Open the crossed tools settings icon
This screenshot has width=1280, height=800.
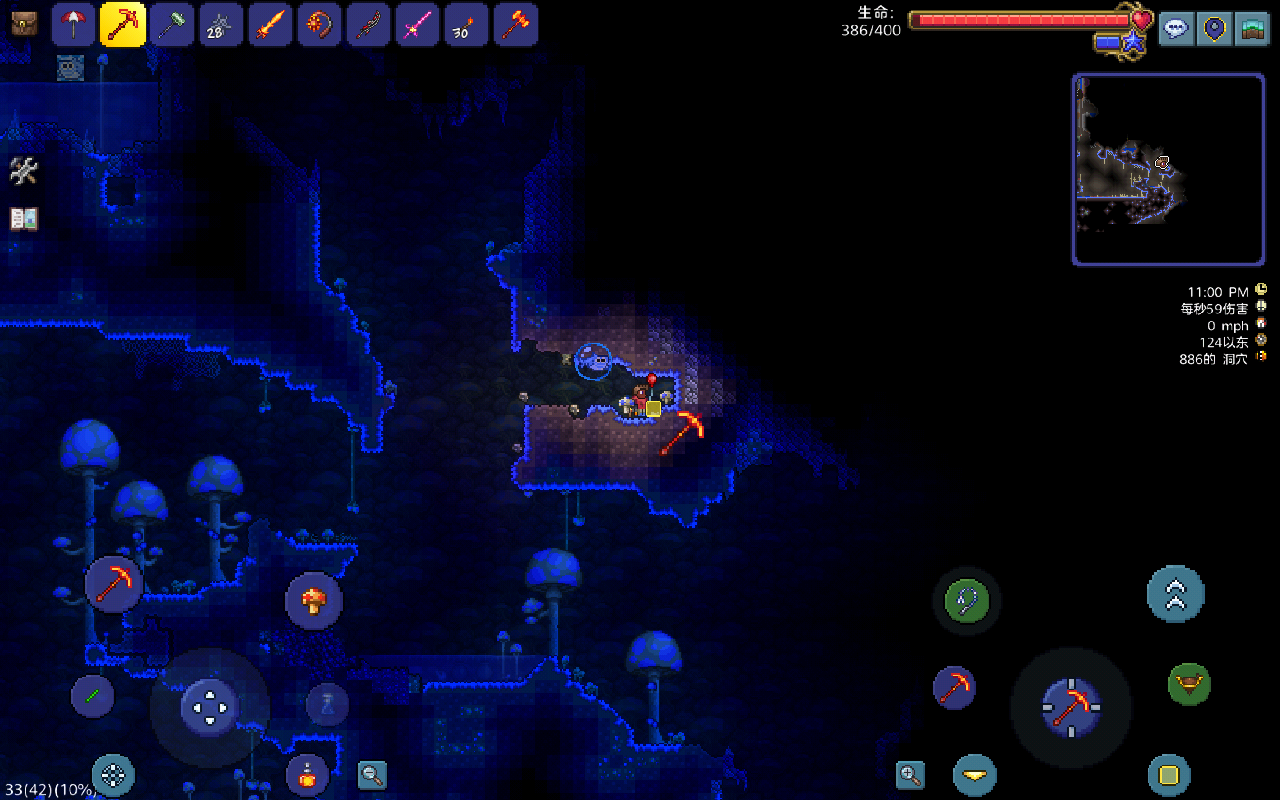coord(24,171)
